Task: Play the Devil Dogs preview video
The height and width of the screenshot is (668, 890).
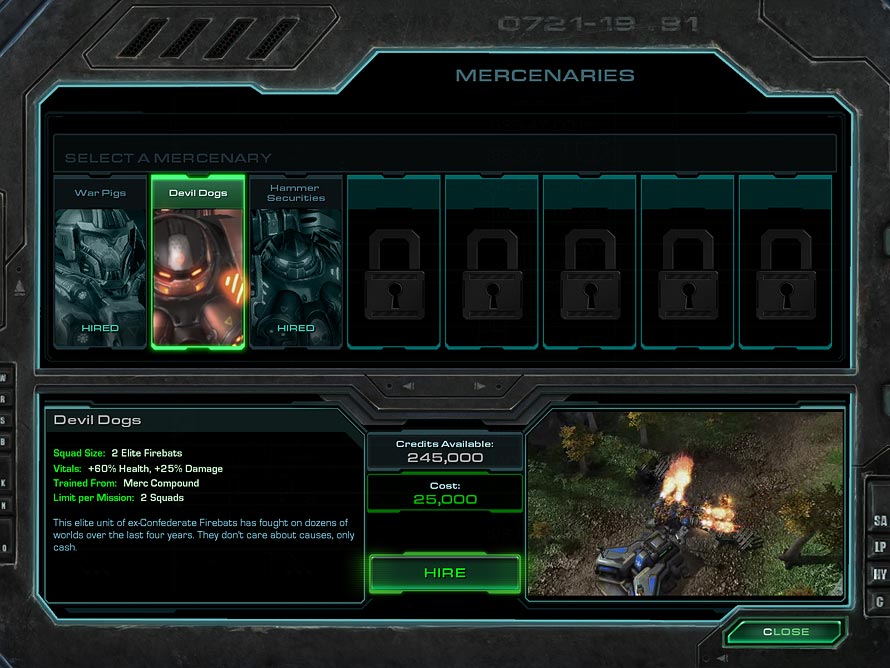Action: click(685, 504)
